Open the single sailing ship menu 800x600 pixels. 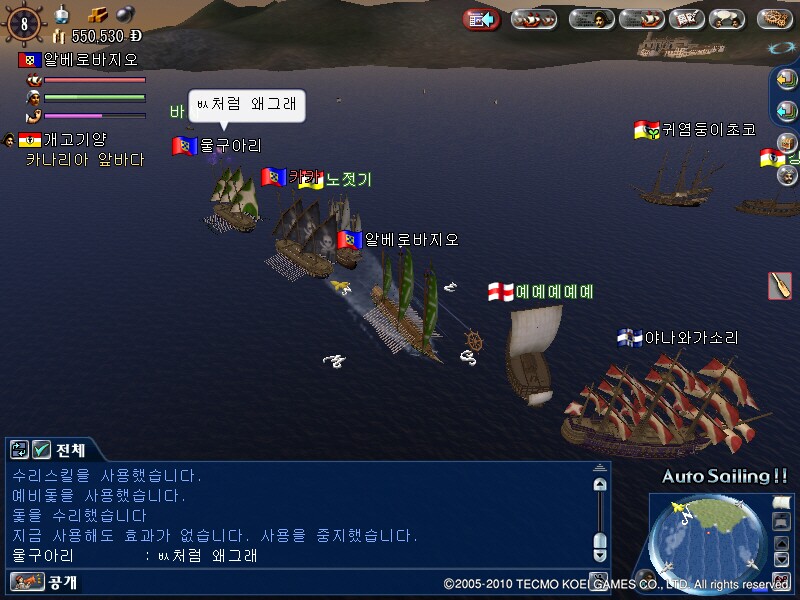641,19
